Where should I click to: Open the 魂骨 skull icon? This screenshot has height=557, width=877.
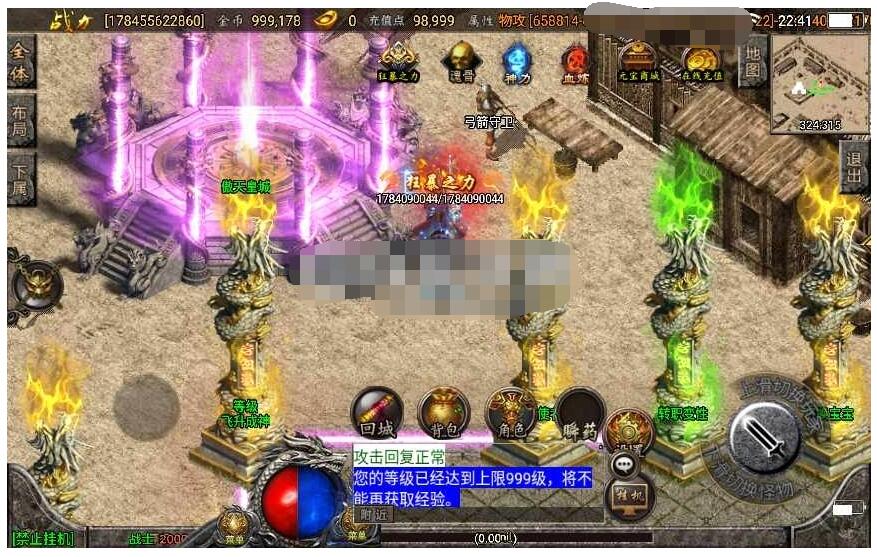coord(460,61)
